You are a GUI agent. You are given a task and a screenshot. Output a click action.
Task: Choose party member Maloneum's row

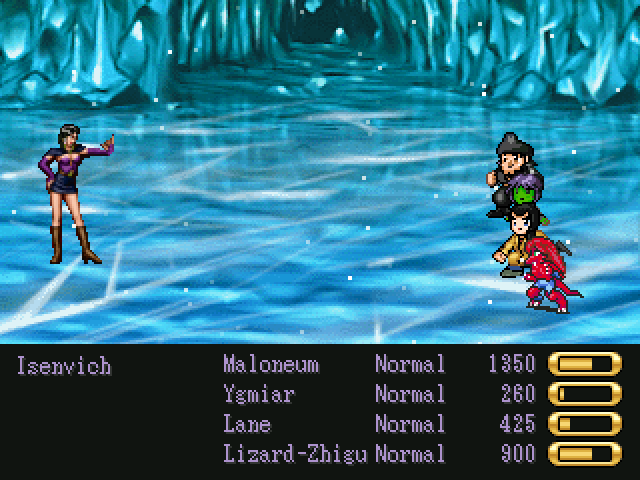(x=271, y=365)
